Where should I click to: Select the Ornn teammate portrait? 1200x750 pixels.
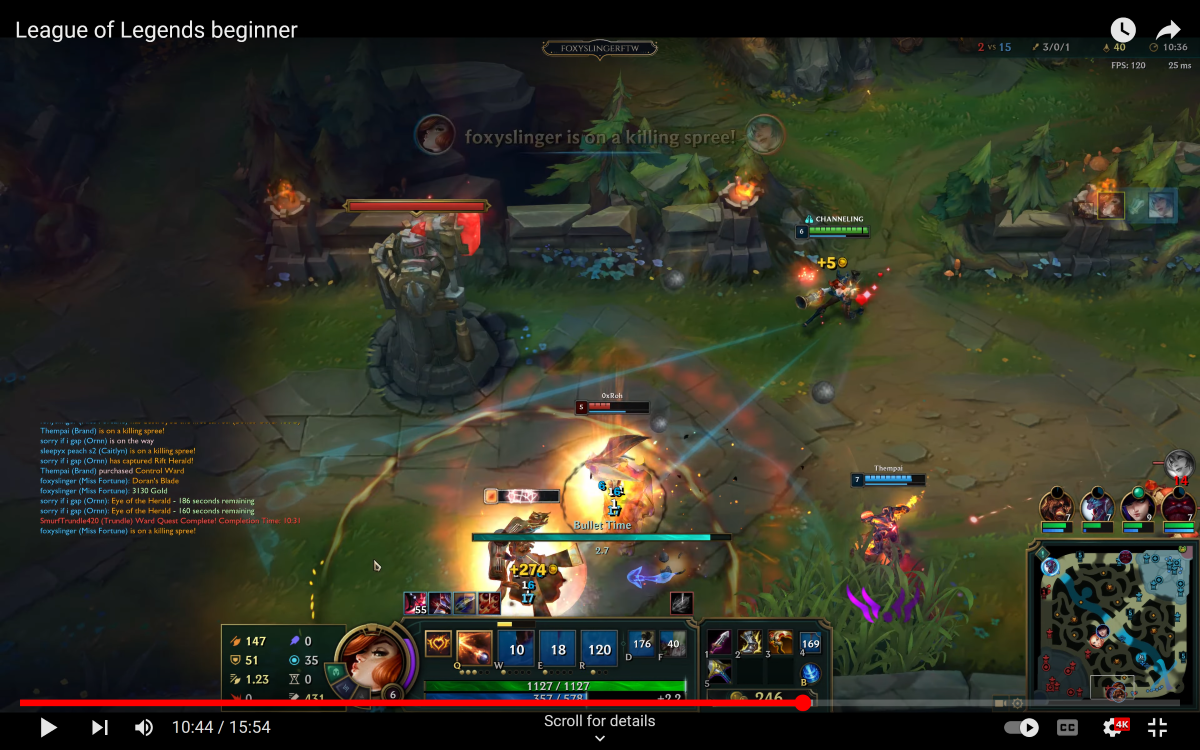point(1056,506)
